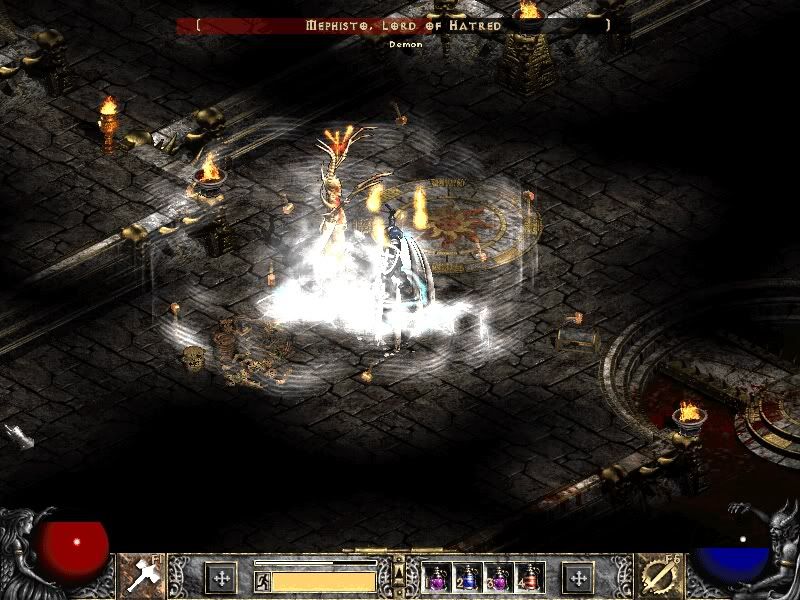Use the red potion in belt slot 4
This screenshot has height=600, width=800.
(x=530, y=577)
